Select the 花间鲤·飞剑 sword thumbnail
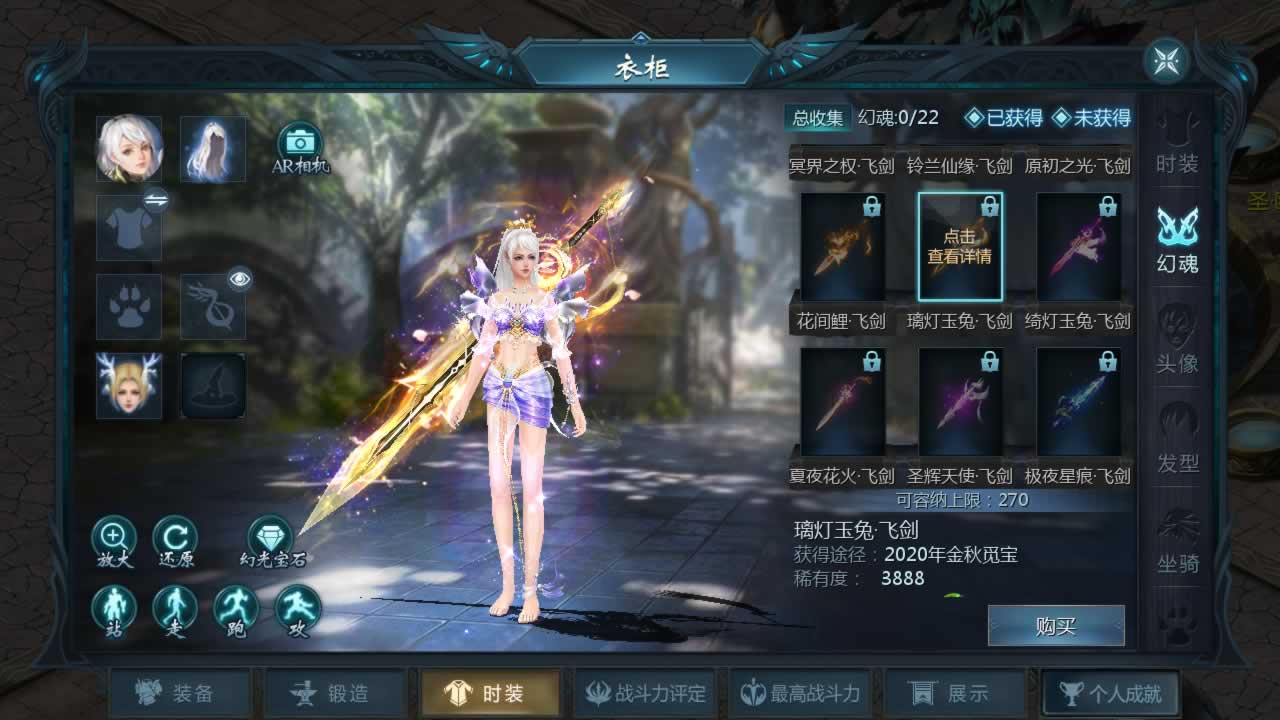This screenshot has width=1280, height=720. click(842, 247)
